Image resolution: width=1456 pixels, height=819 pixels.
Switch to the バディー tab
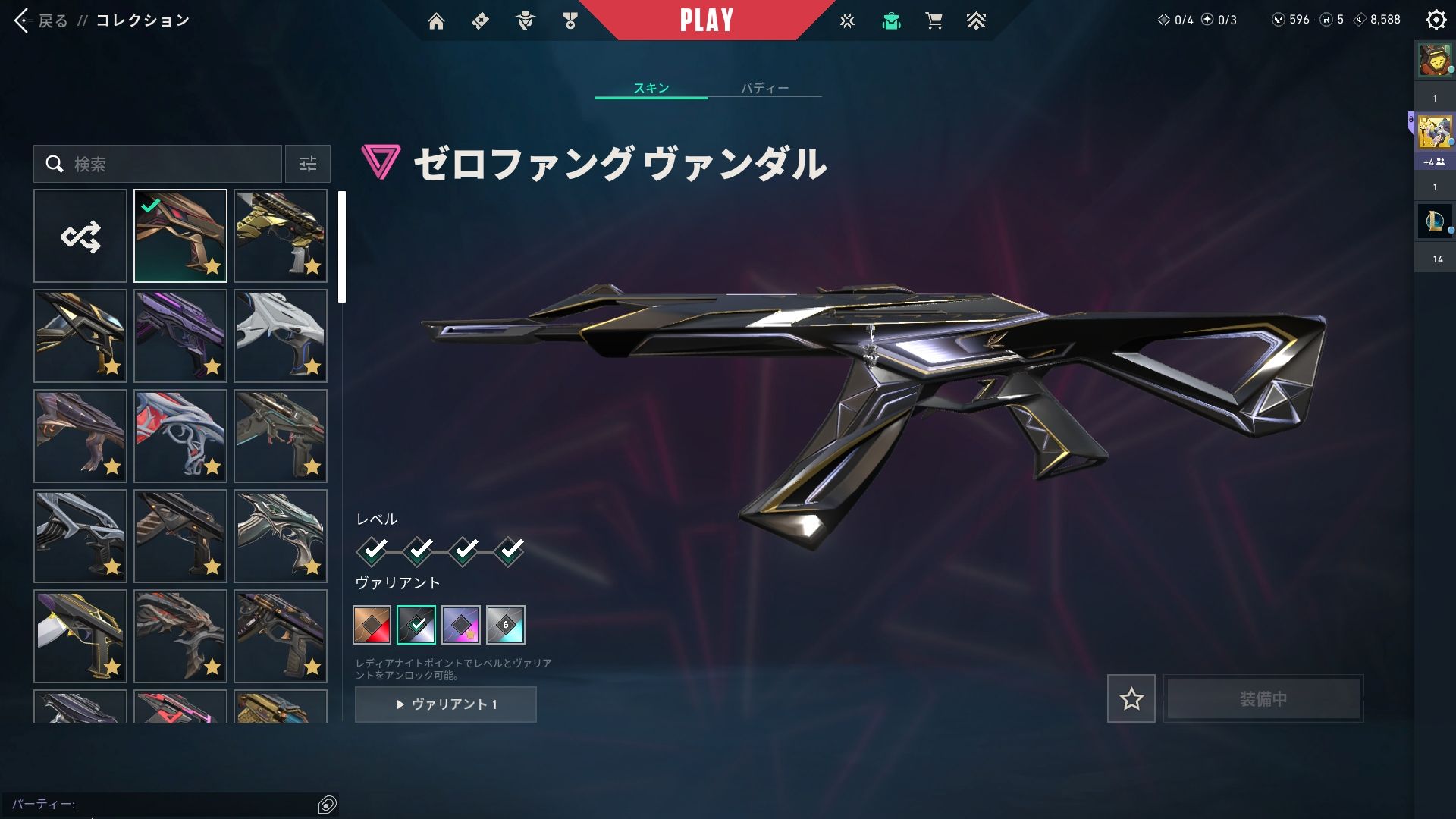(x=764, y=88)
